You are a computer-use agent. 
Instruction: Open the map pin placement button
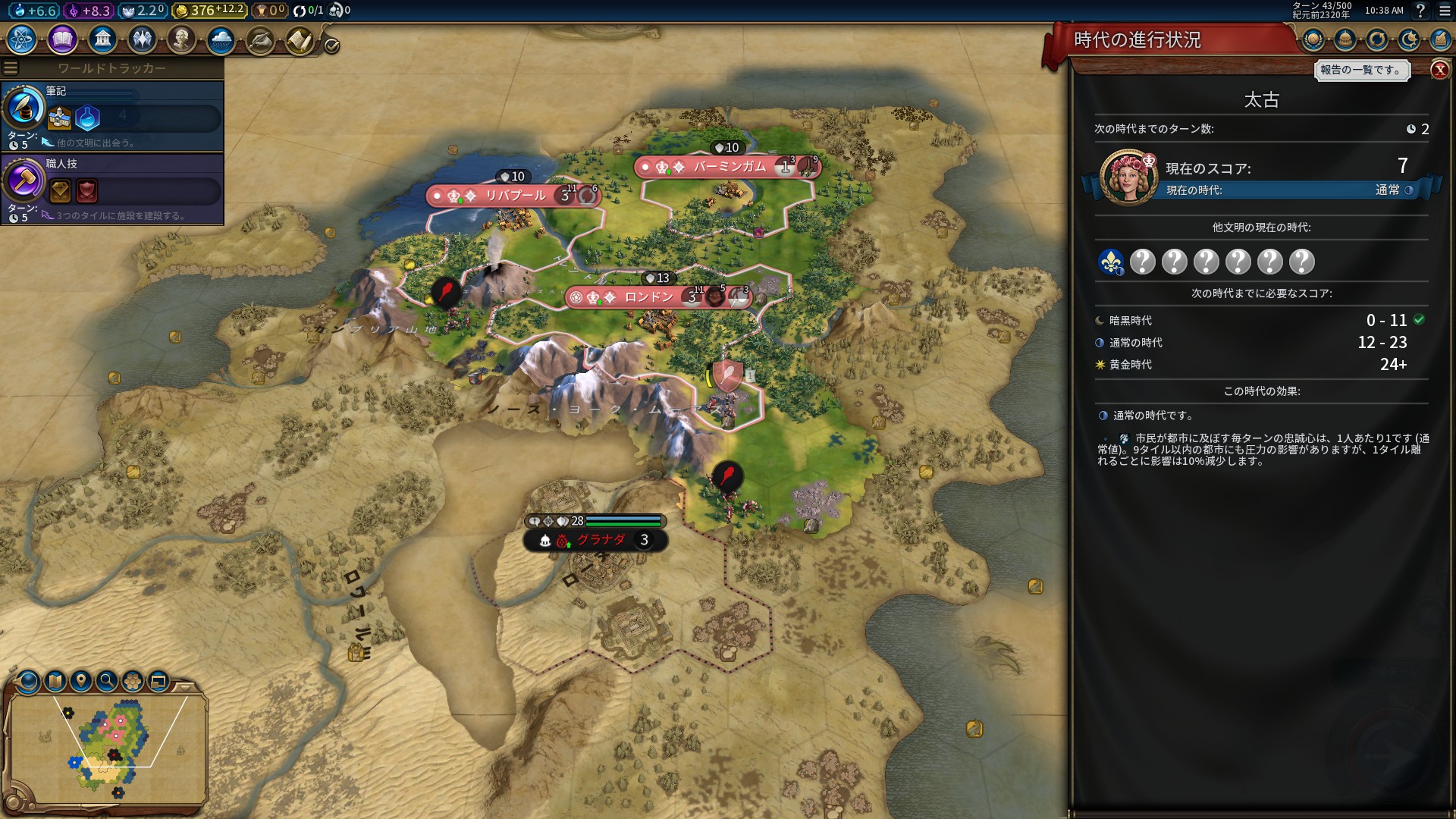pyautogui.click(x=81, y=681)
